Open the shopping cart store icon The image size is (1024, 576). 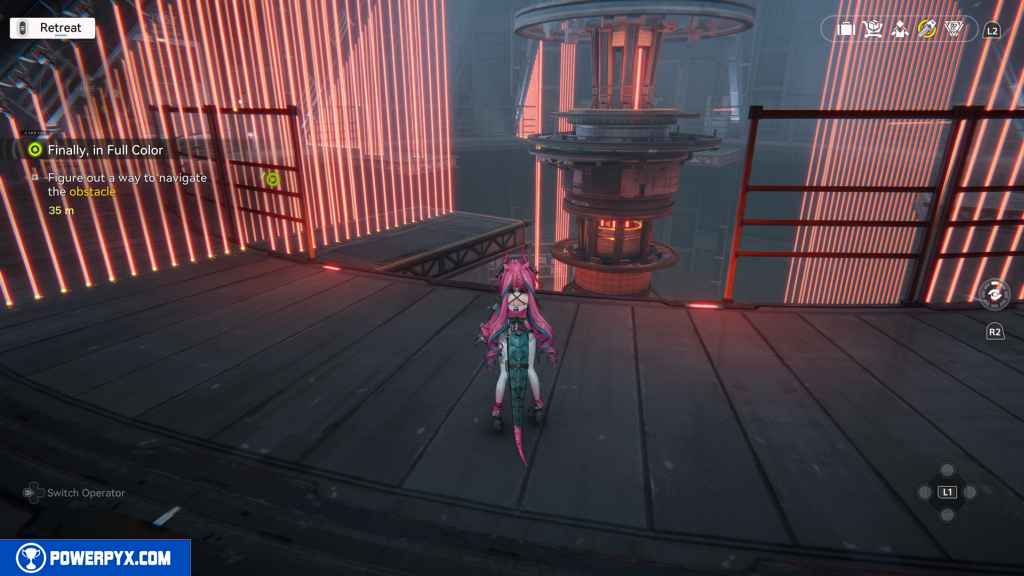[872, 29]
